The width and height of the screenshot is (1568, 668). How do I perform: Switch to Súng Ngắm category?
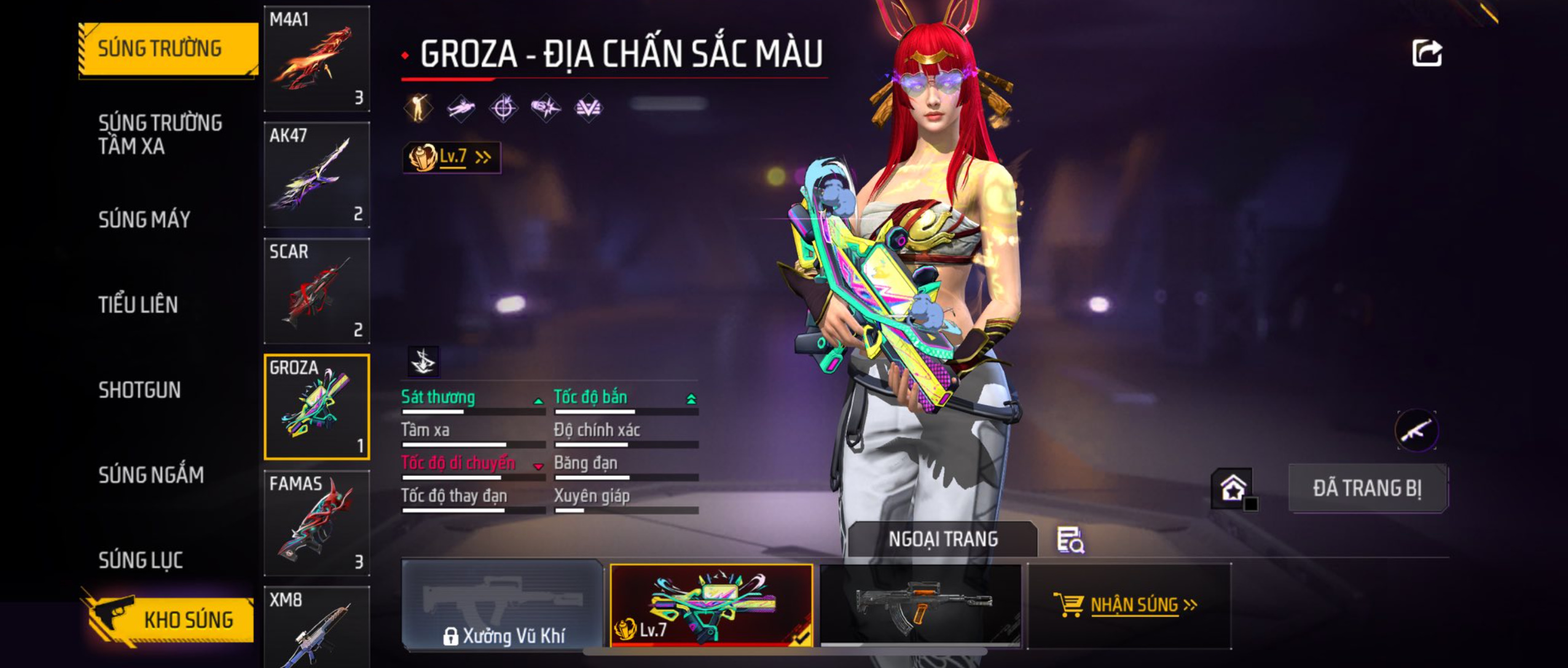pos(151,475)
